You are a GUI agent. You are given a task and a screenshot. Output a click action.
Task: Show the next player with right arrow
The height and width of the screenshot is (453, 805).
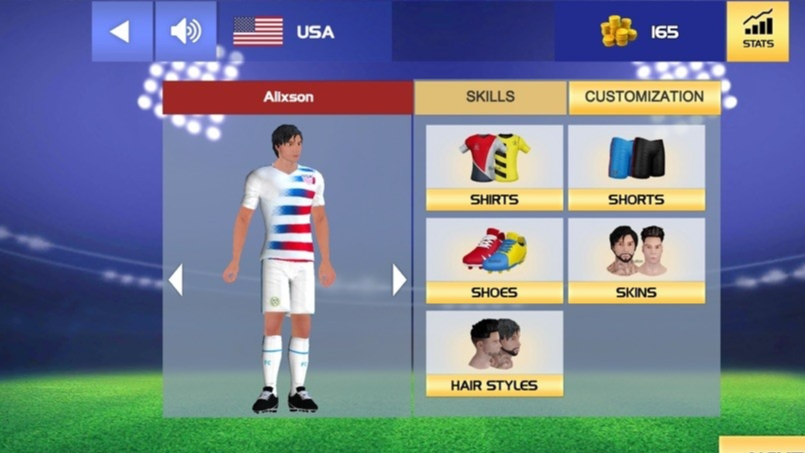(x=399, y=280)
